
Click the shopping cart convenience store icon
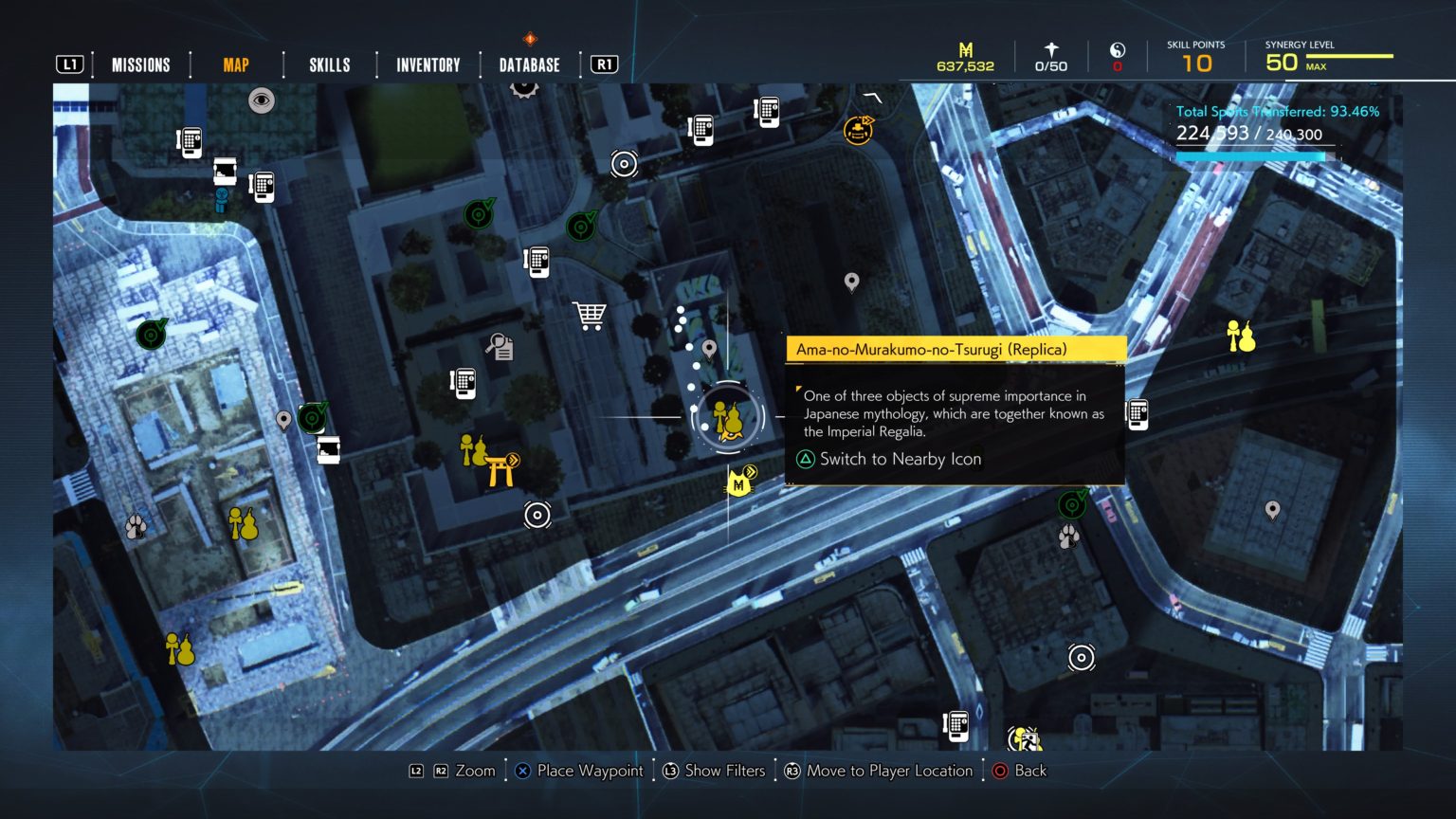(591, 315)
